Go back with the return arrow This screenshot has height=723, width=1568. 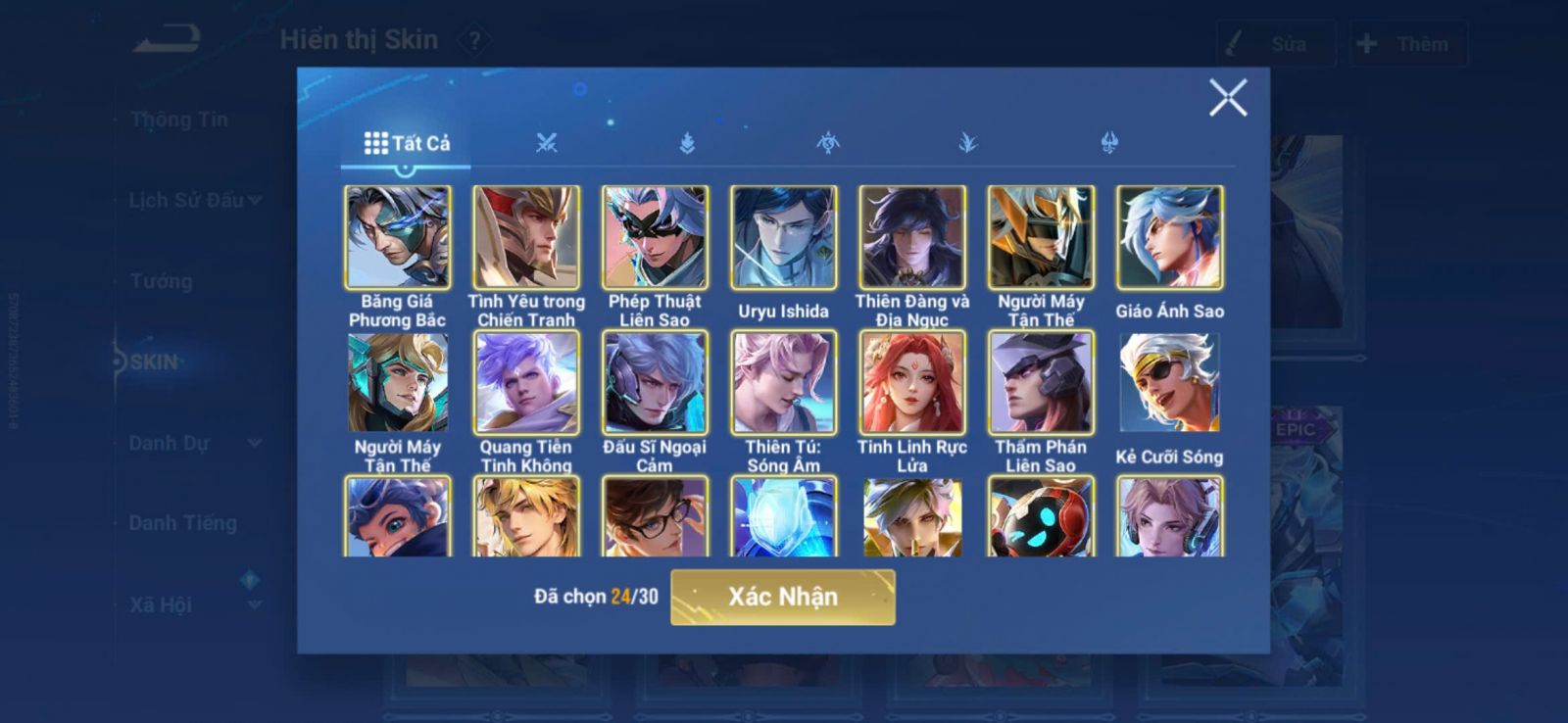[x=168, y=40]
